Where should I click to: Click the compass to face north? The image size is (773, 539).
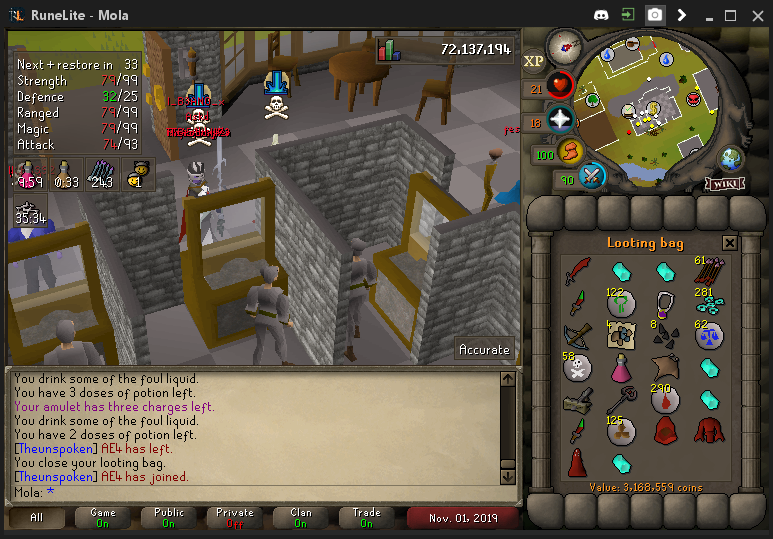point(564,45)
